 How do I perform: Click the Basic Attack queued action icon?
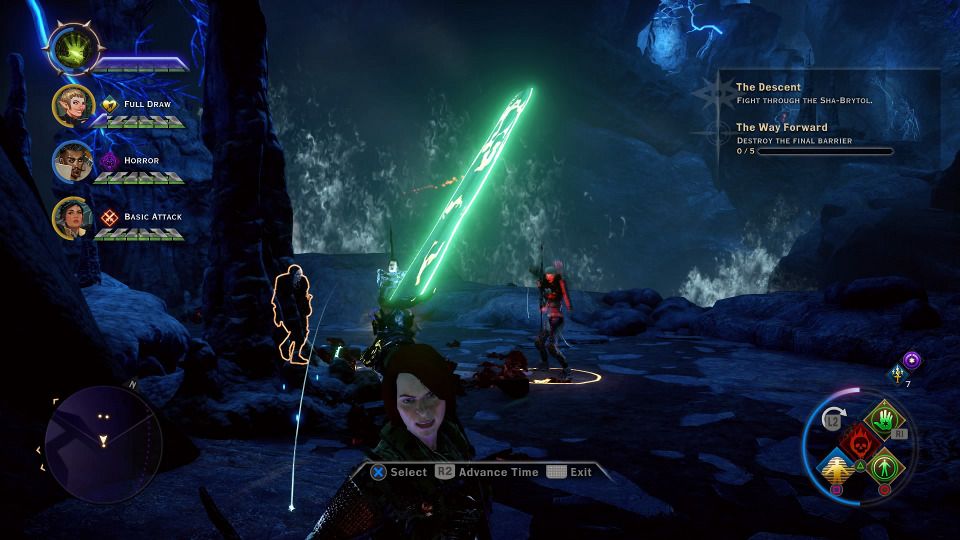pyautogui.click(x=110, y=216)
